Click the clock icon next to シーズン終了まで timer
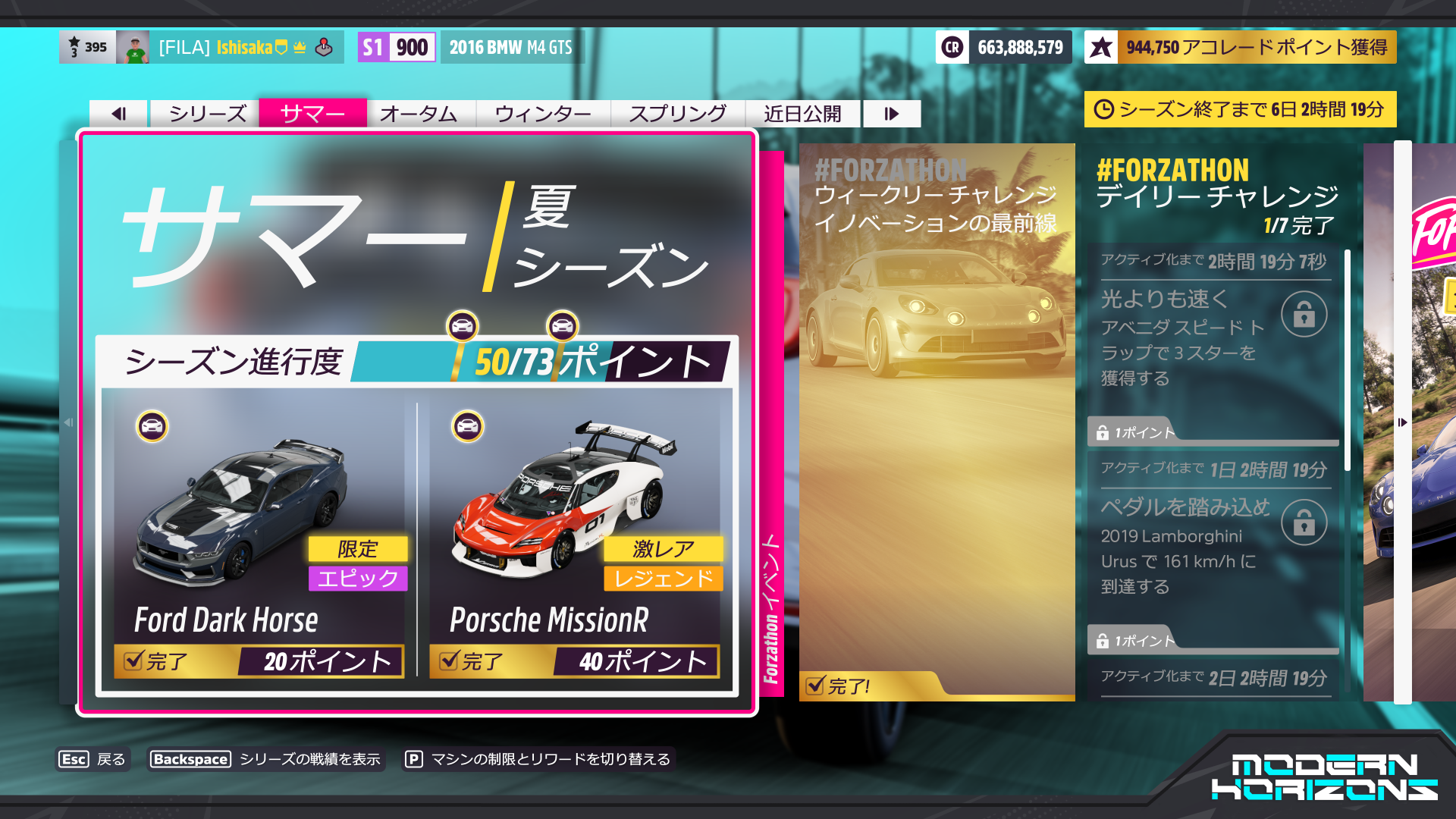The width and height of the screenshot is (1456, 819). (1106, 109)
